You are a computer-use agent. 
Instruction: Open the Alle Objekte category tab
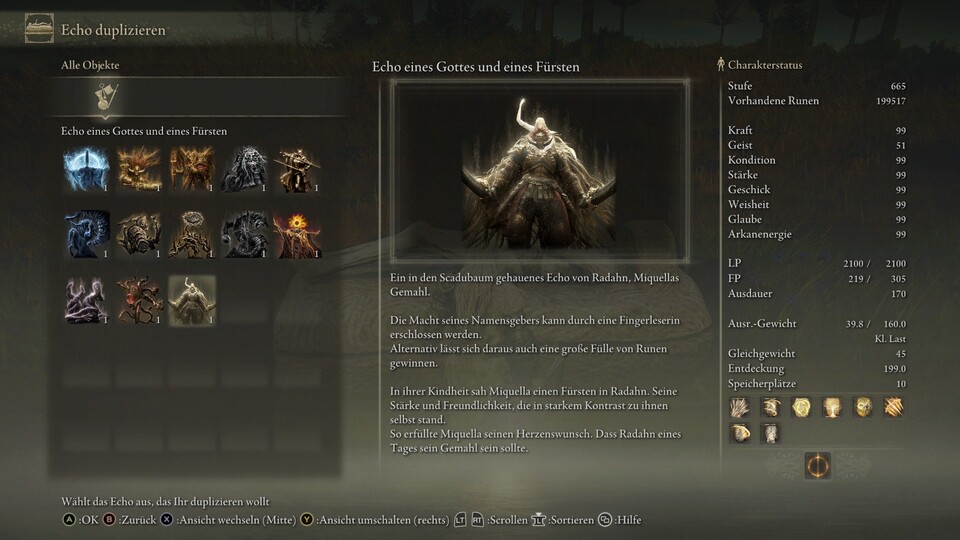tap(104, 97)
